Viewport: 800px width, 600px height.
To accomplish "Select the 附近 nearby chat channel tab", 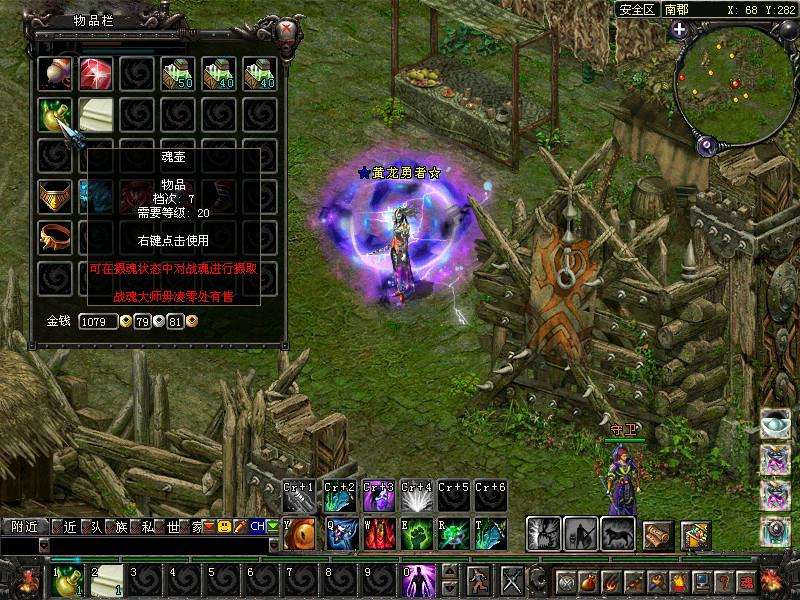I will [26, 526].
